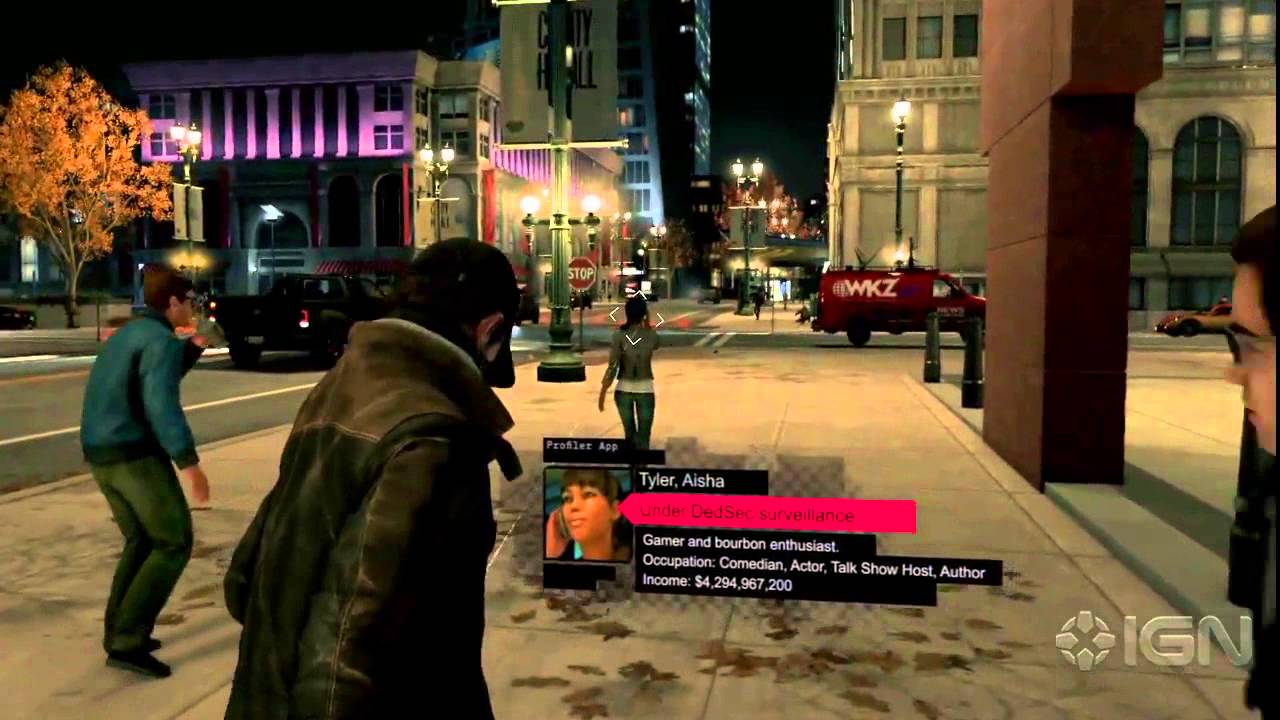Click the white target reticle on the pedestrian
1280x720 pixels.
(x=636, y=320)
